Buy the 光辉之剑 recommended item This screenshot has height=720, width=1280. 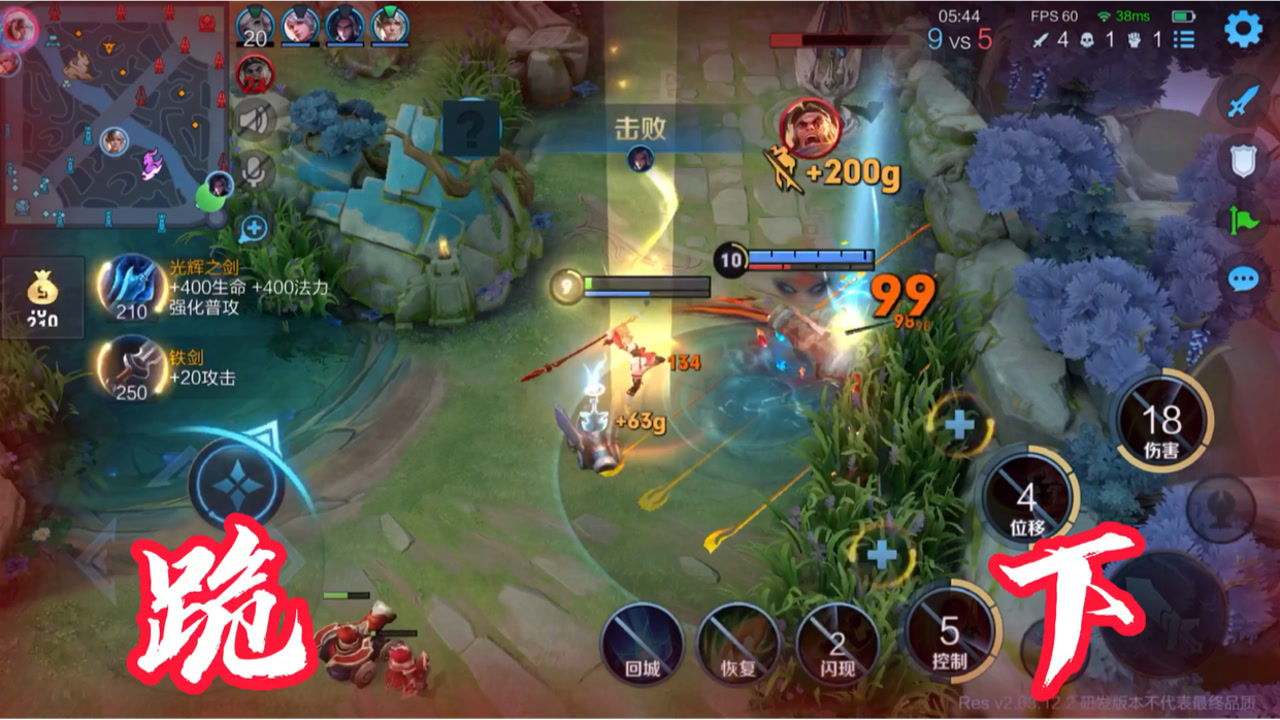point(131,288)
